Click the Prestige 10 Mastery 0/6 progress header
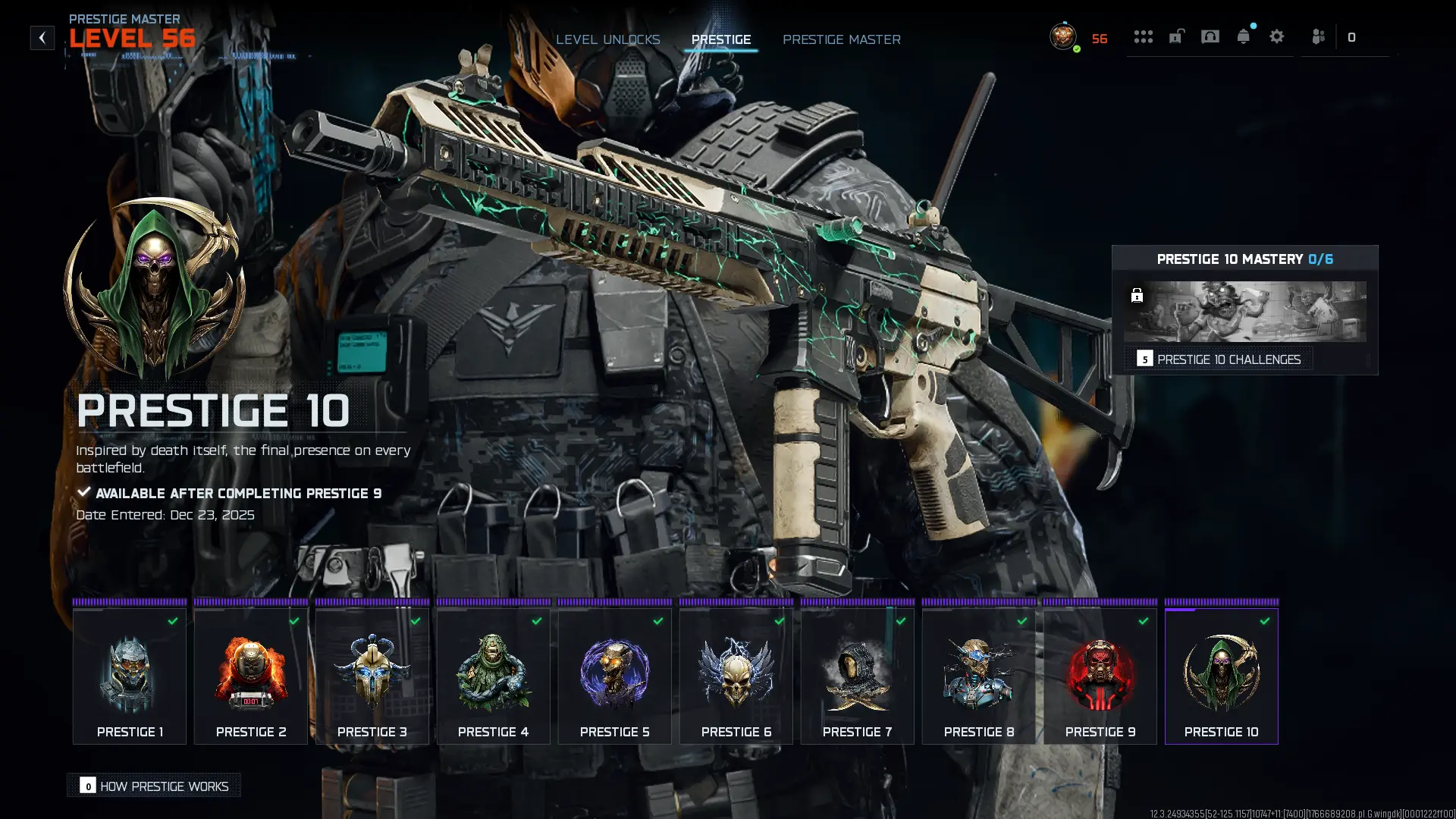 (1246, 259)
